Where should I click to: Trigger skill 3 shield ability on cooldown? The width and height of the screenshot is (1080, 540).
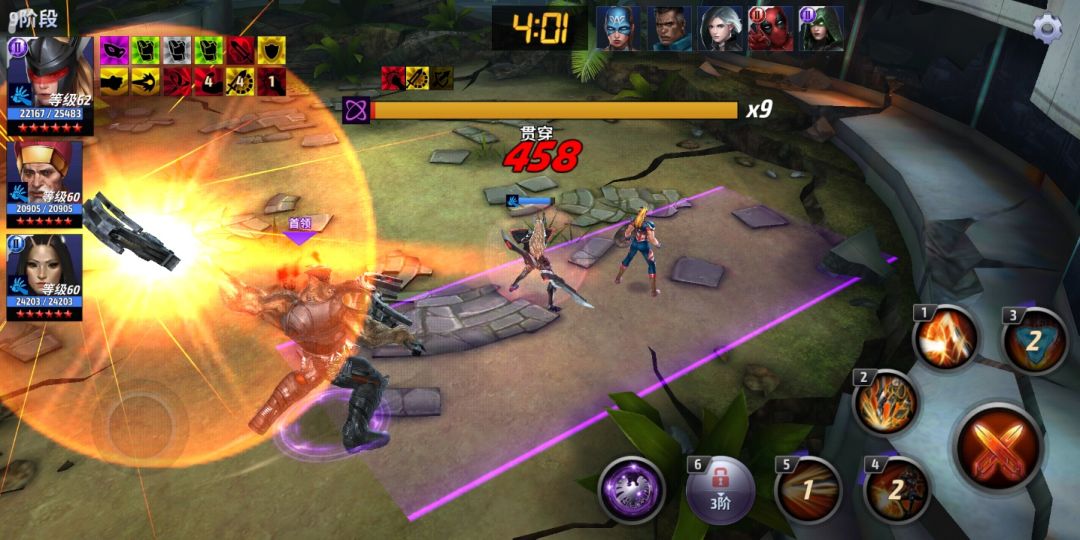[1034, 340]
